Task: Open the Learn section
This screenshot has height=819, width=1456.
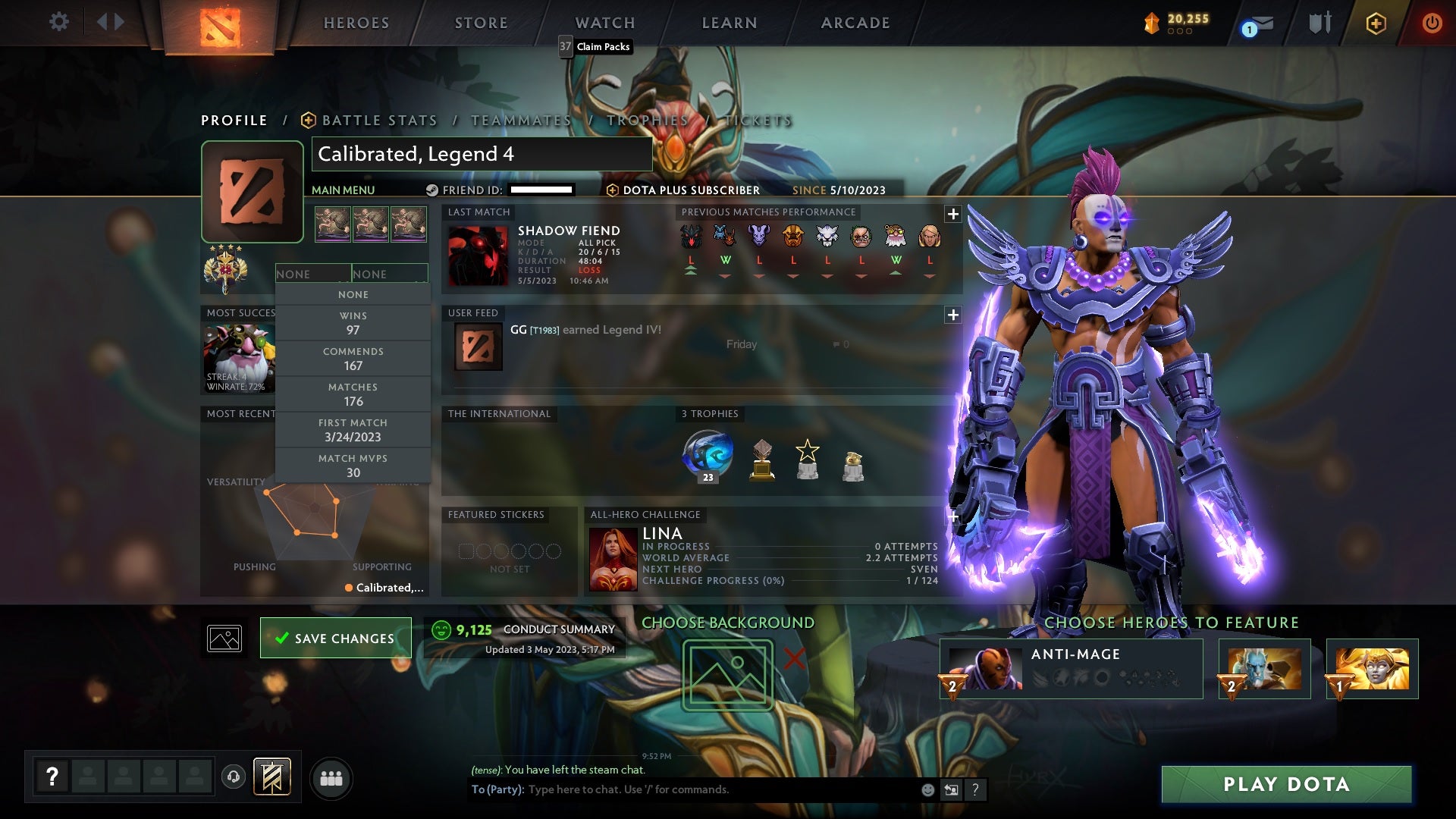Action: pos(729,23)
